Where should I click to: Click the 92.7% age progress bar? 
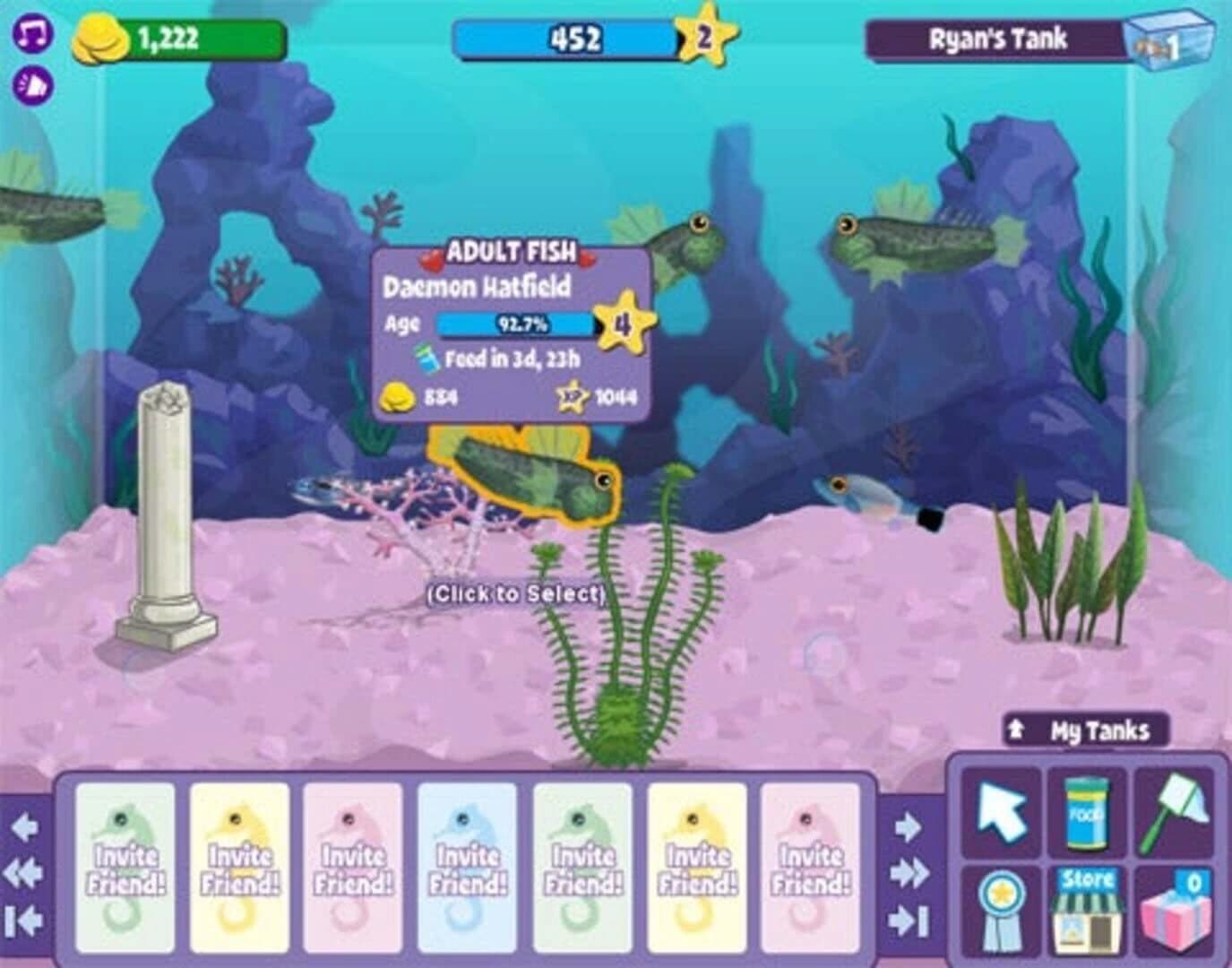click(x=512, y=326)
